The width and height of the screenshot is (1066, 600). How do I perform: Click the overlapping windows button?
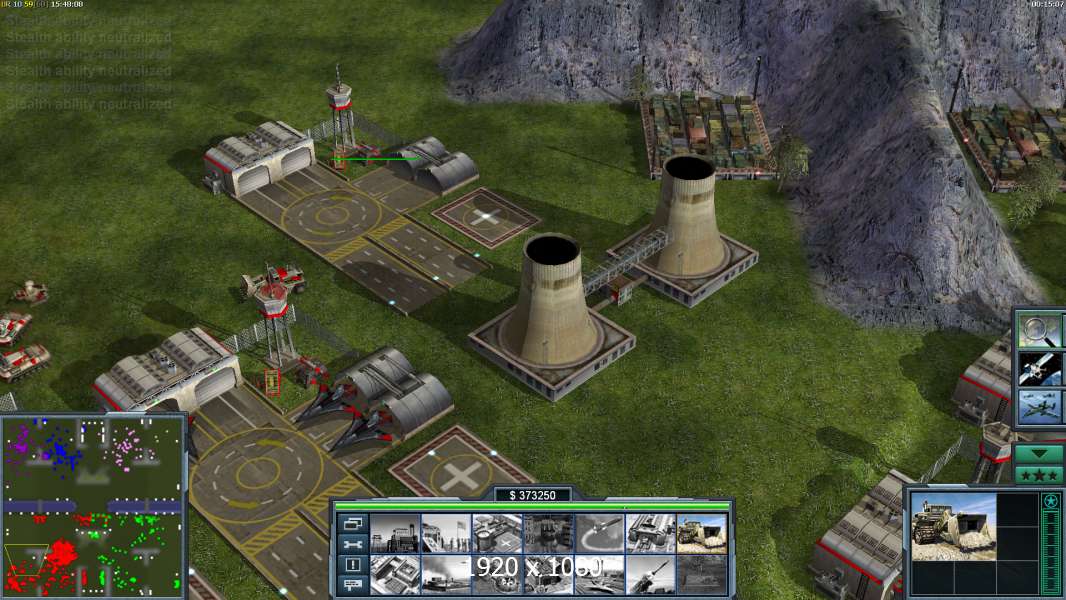coord(352,523)
